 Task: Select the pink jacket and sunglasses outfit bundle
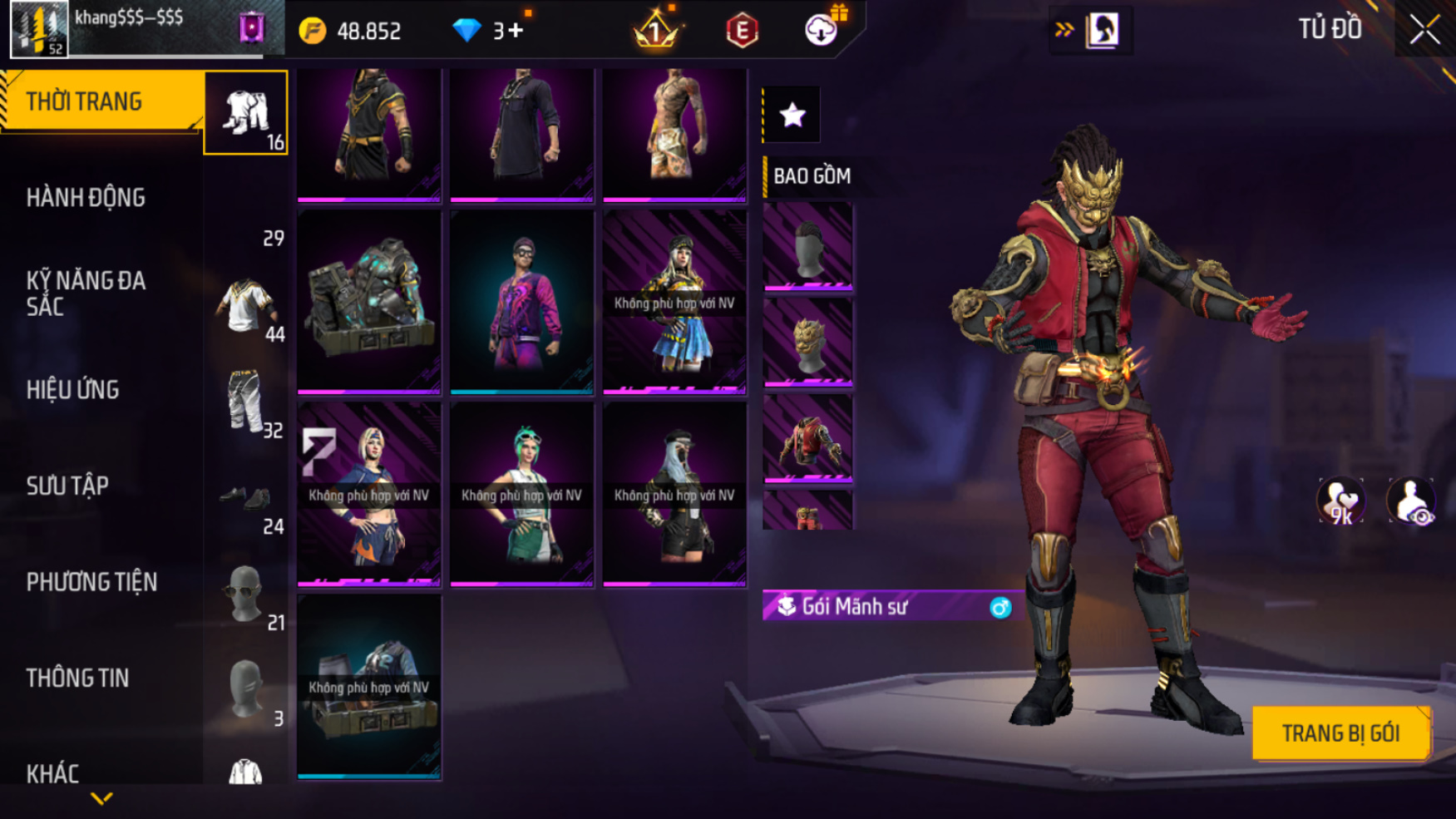tap(521, 300)
